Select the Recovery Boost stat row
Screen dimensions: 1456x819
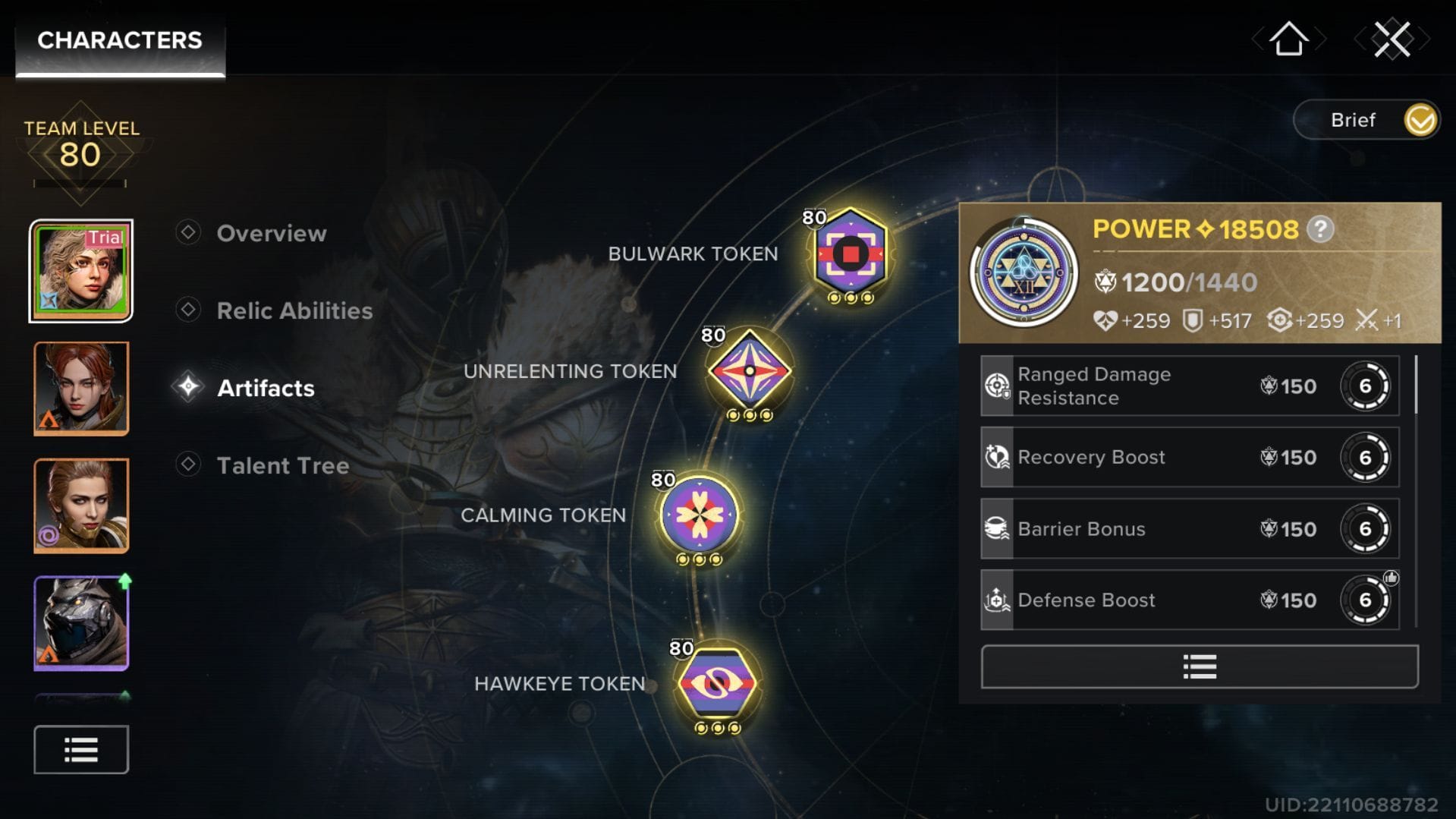point(1189,458)
